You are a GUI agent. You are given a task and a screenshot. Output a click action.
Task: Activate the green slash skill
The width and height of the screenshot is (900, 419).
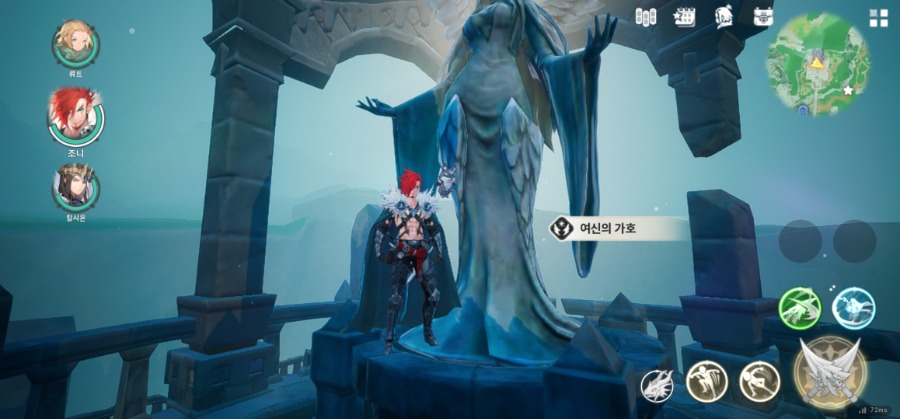tap(800, 308)
